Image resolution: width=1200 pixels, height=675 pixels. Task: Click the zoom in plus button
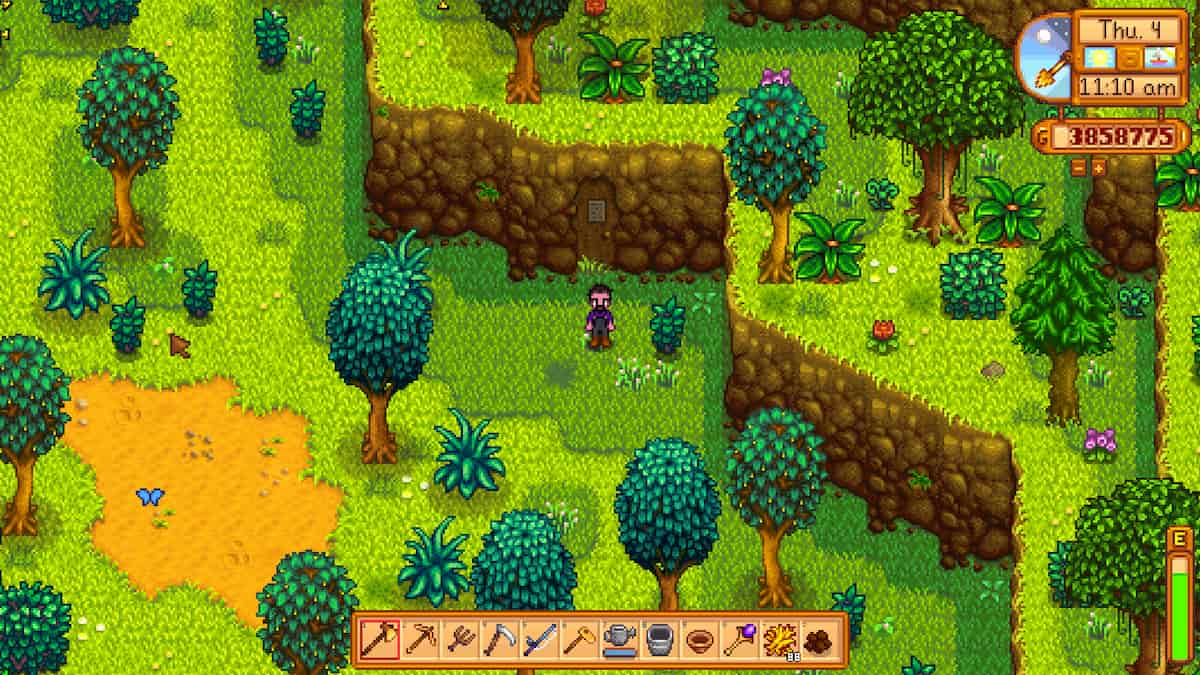[1099, 167]
